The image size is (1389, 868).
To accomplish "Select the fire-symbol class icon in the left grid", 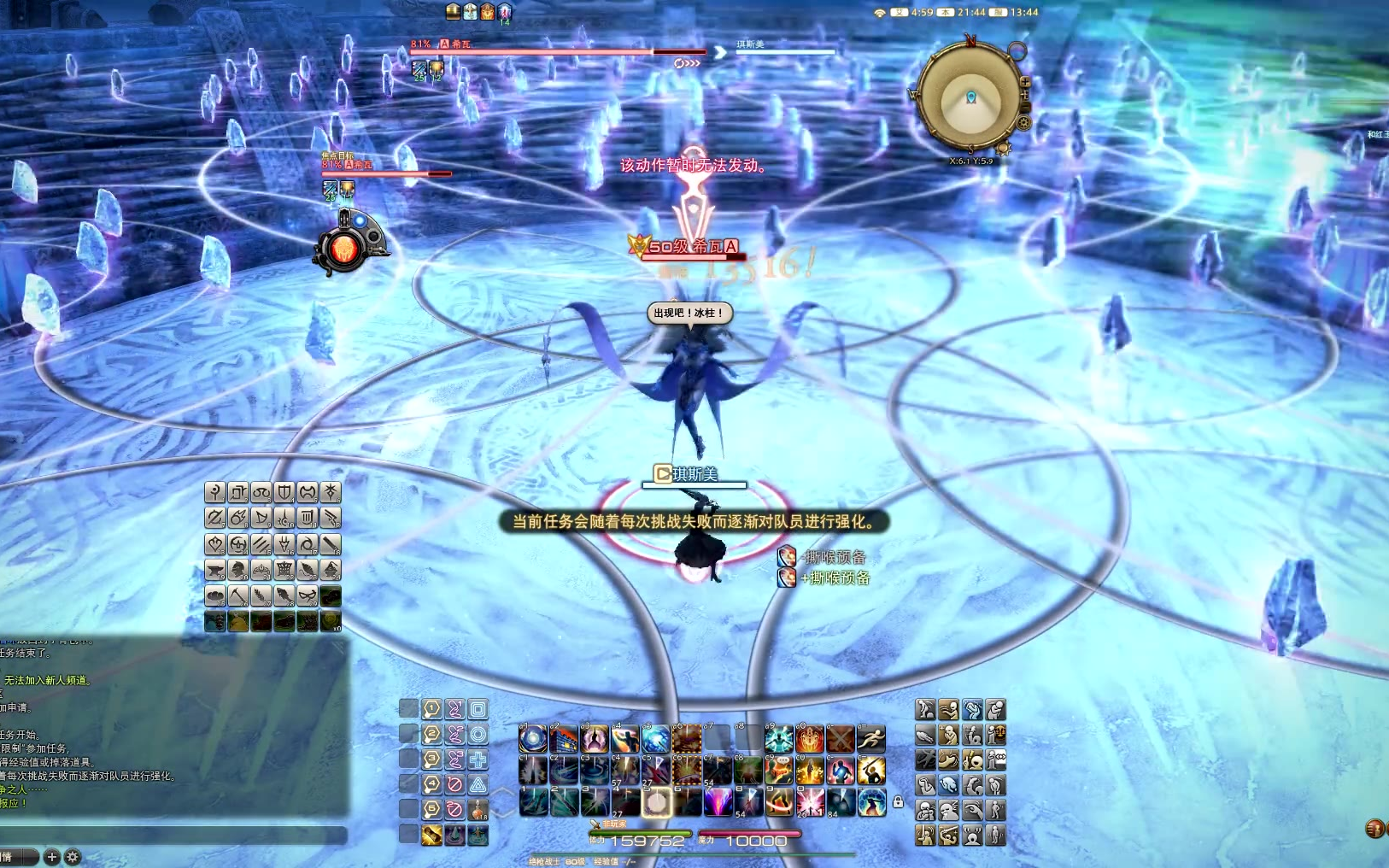I will click(237, 518).
